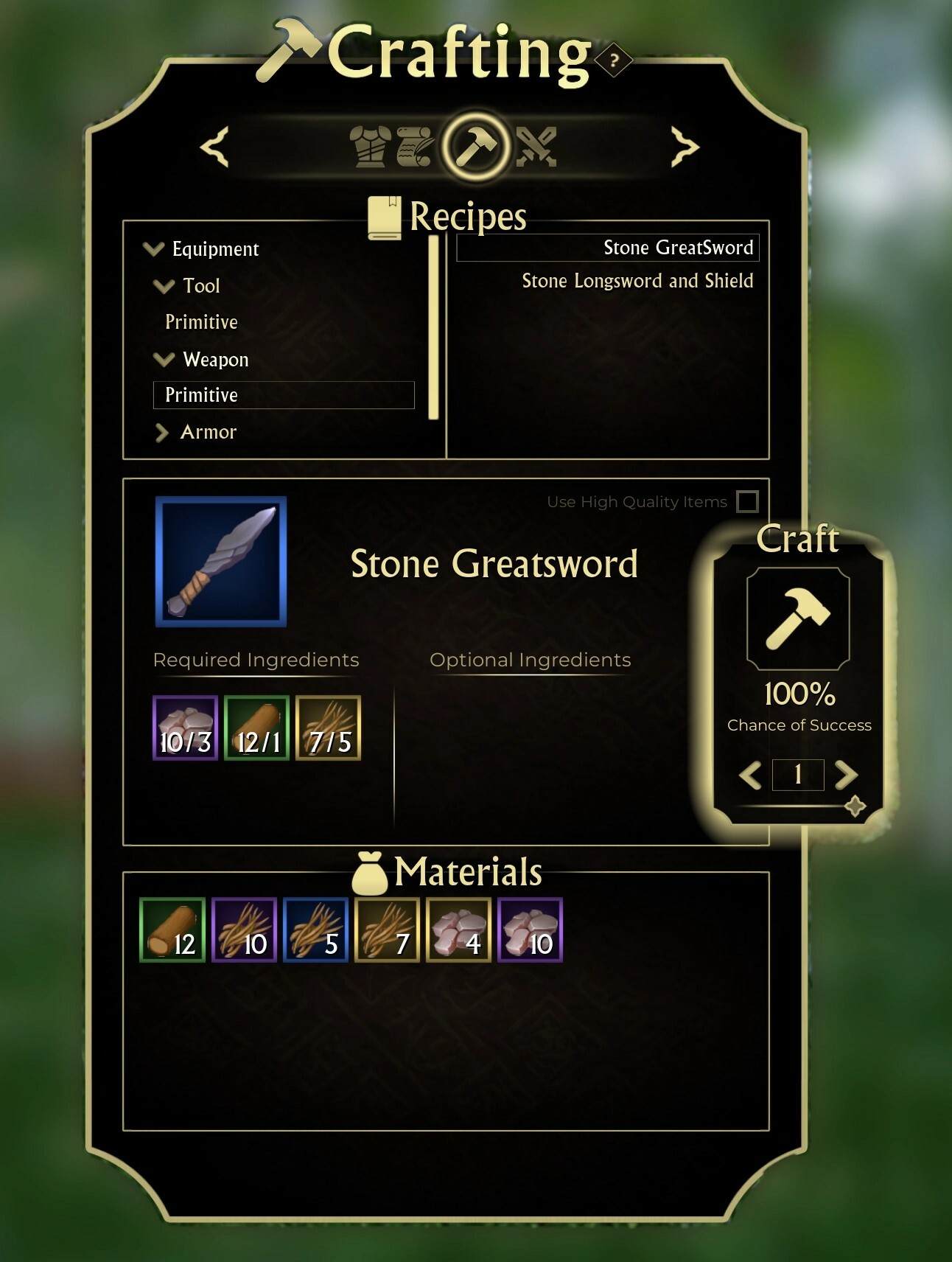Image resolution: width=952 pixels, height=1262 pixels.
Task: Open the help question mark icon
Action: click(x=612, y=62)
